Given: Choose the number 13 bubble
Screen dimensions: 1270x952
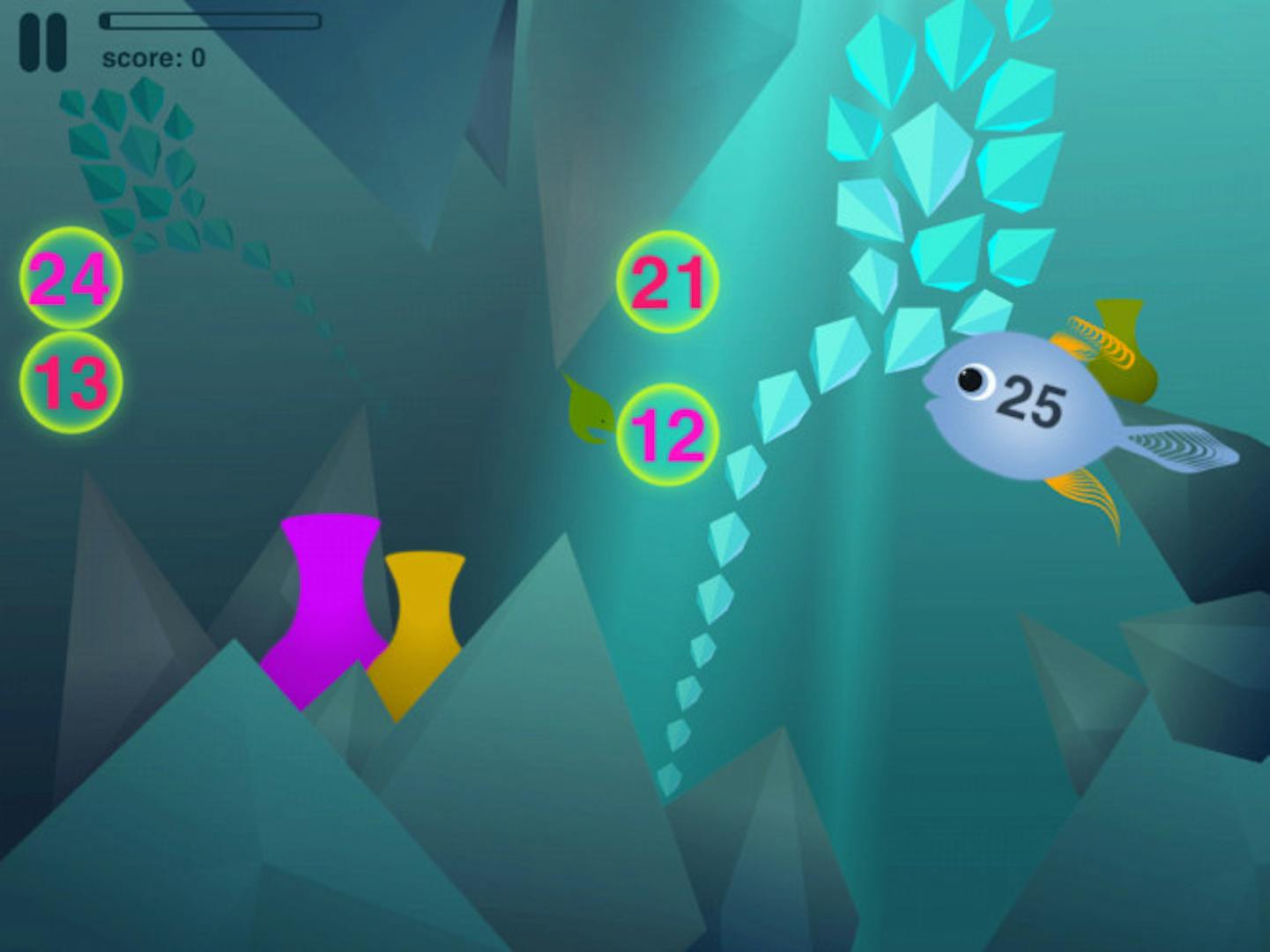Looking at the screenshot, I should [71, 383].
